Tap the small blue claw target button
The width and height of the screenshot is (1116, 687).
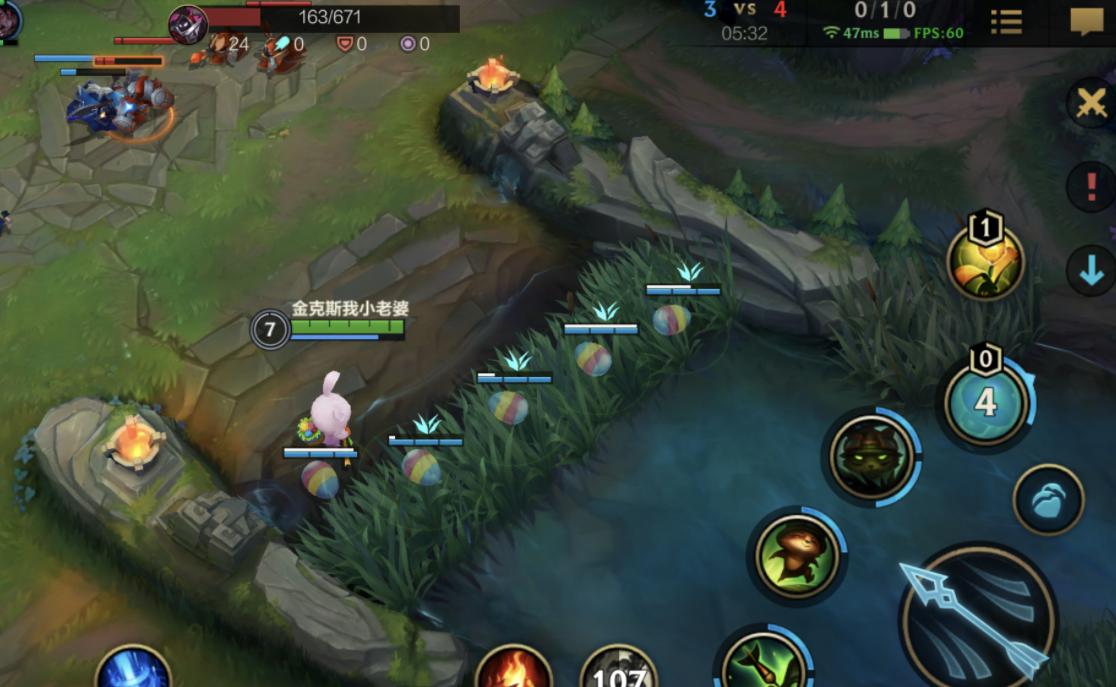(1048, 499)
